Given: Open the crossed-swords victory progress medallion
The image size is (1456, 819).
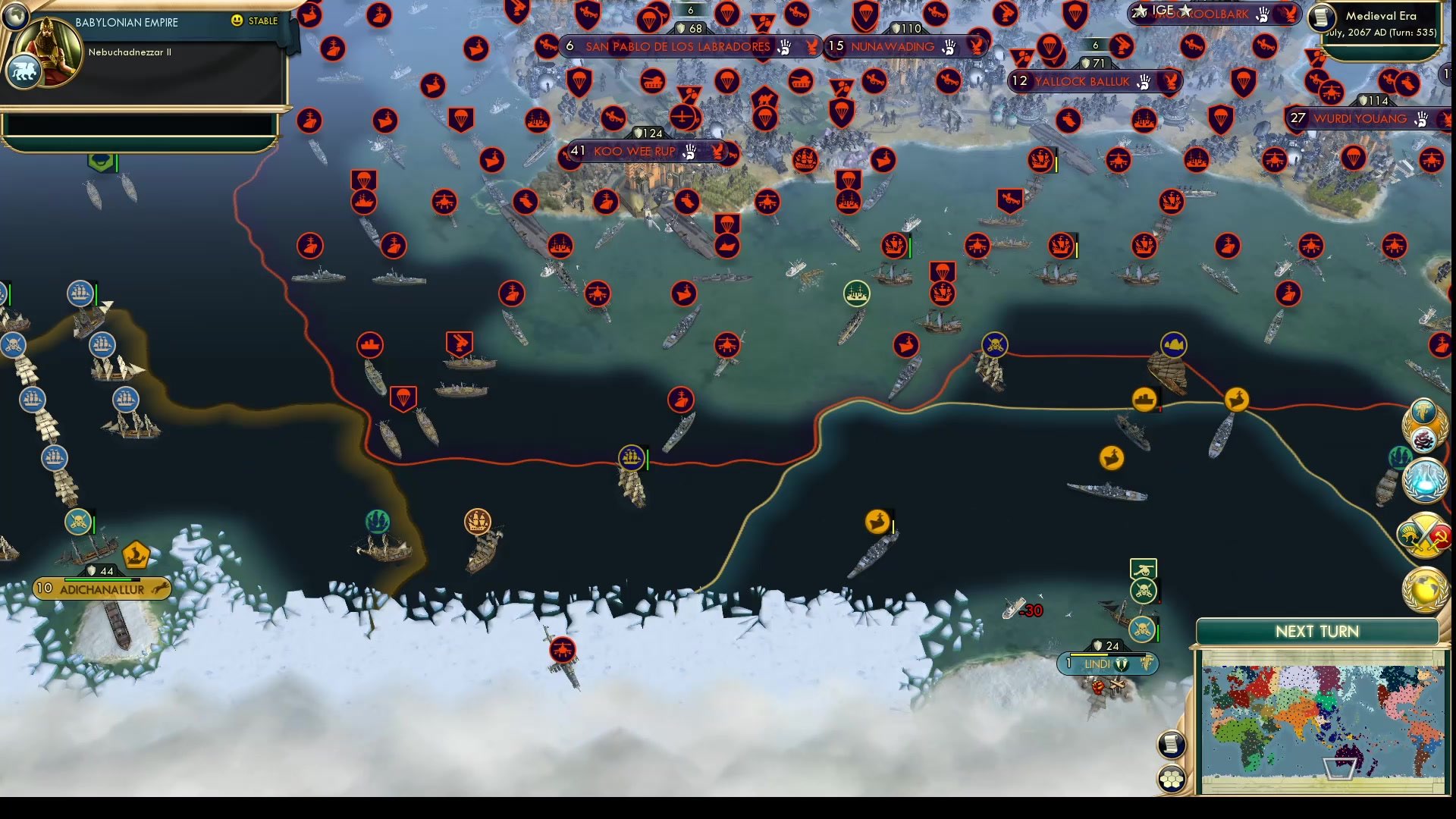Looking at the screenshot, I should pos(1424,535).
